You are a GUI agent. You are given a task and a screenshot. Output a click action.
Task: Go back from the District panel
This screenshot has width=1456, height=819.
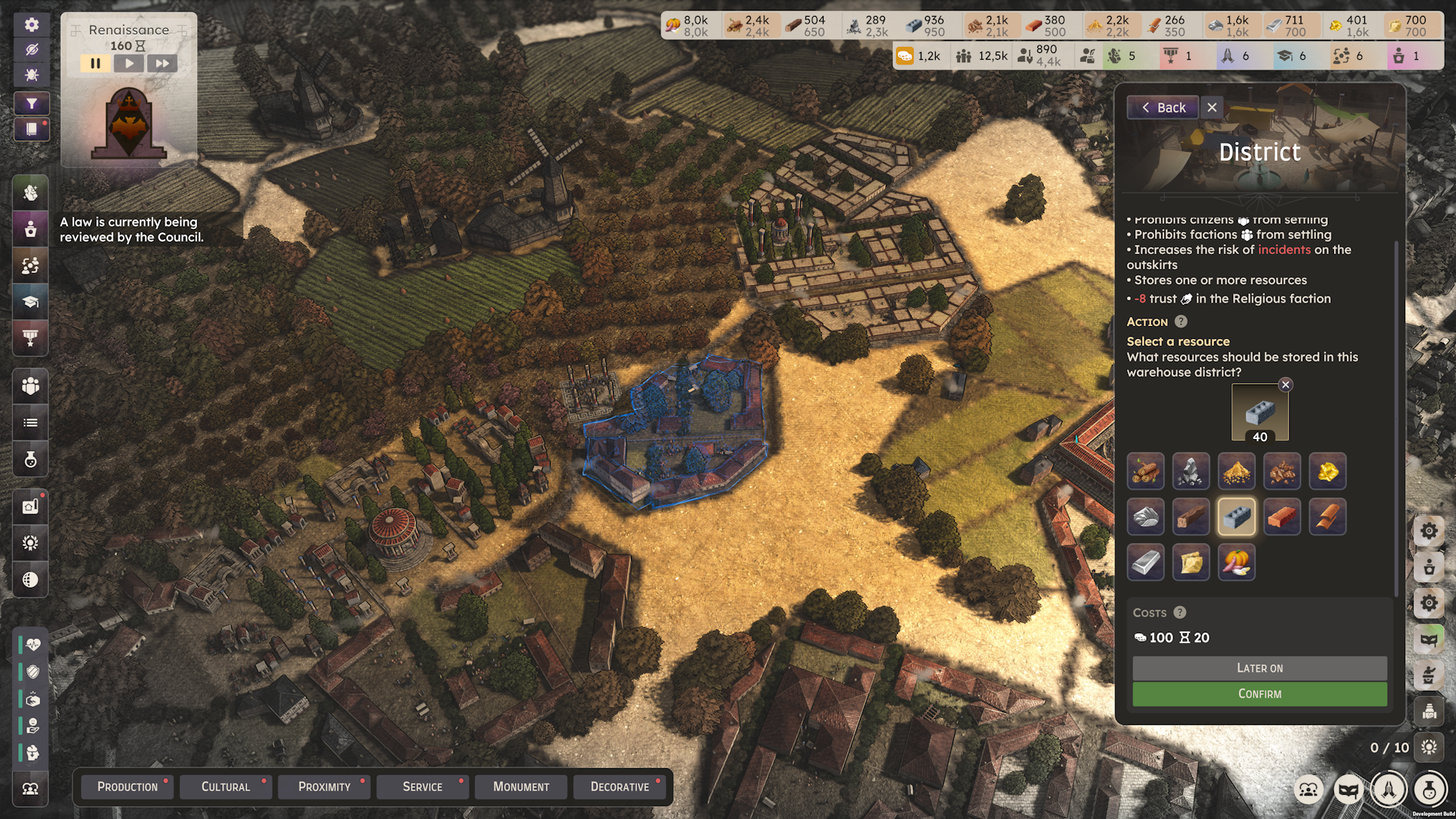[1163, 108]
